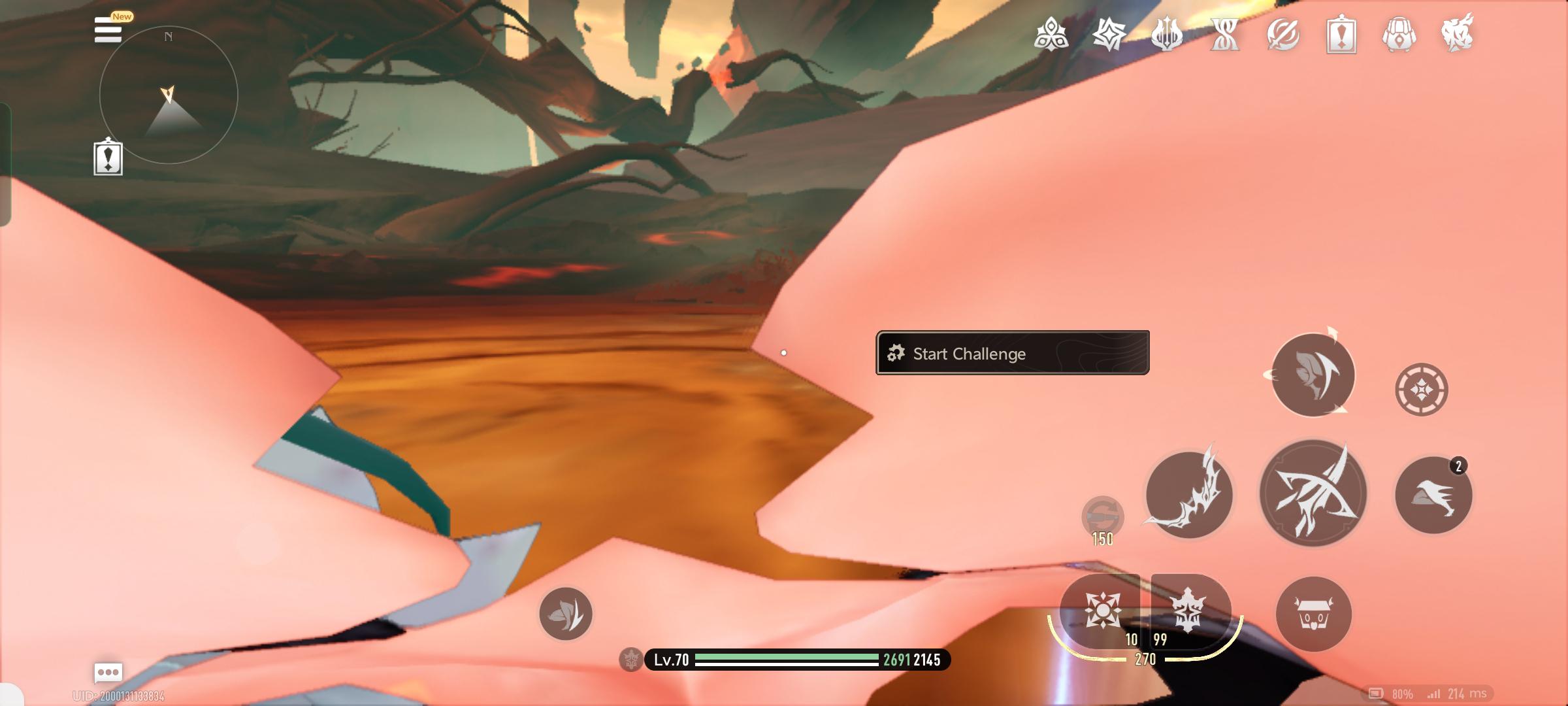1568x706 pixels.
Task: Open the hamburger main menu
Action: click(108, 30)
